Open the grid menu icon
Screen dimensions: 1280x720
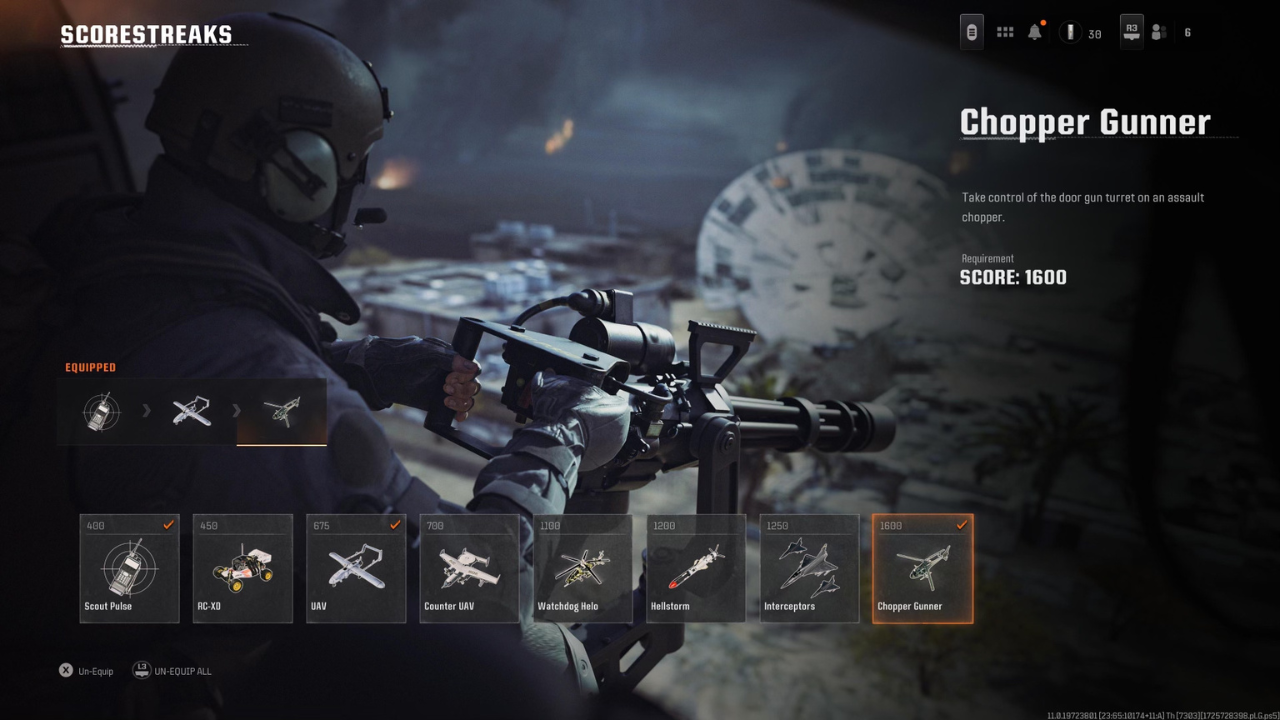pyautogui.click(x=1006, y=33)
